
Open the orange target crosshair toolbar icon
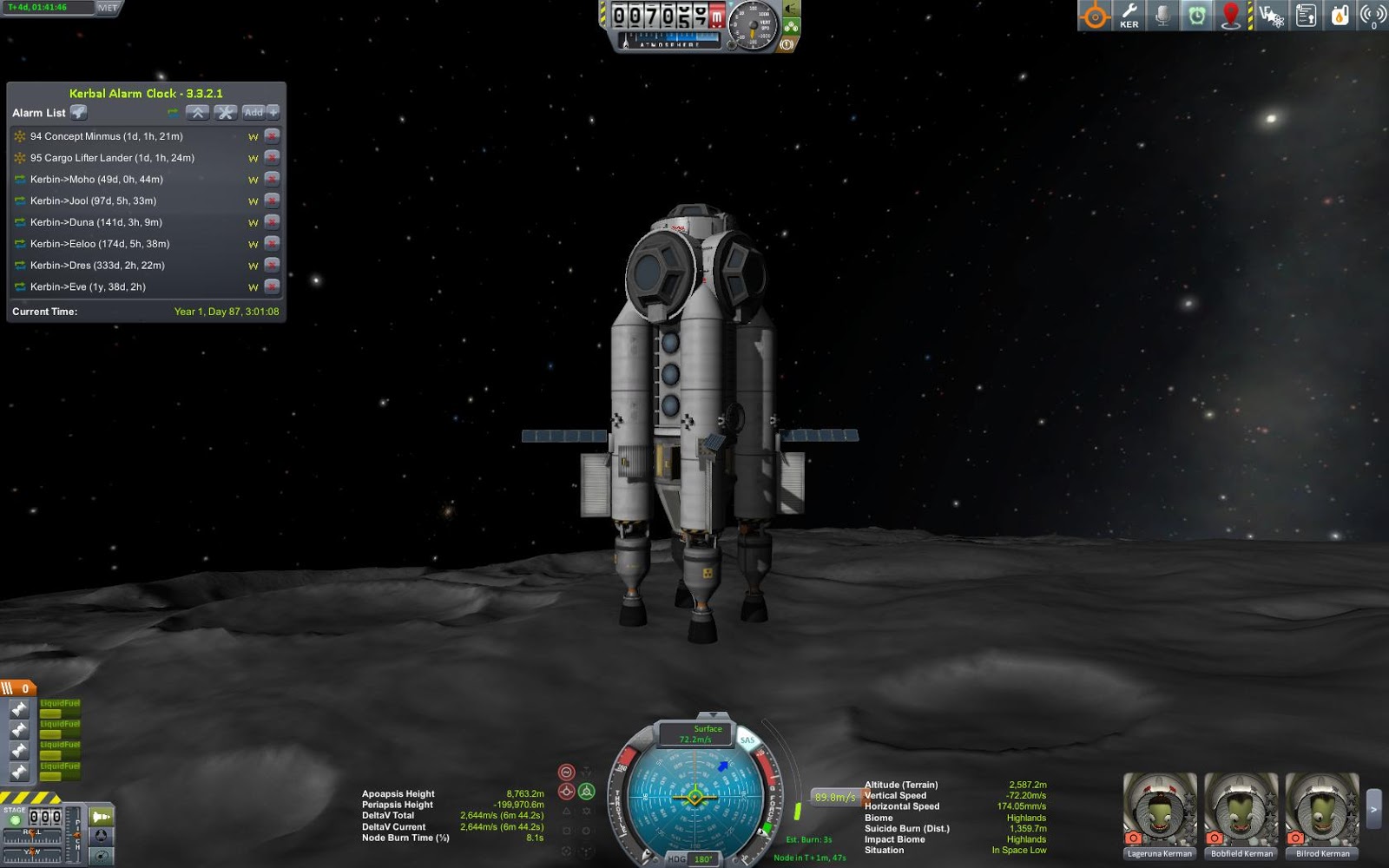[1095, 16]
